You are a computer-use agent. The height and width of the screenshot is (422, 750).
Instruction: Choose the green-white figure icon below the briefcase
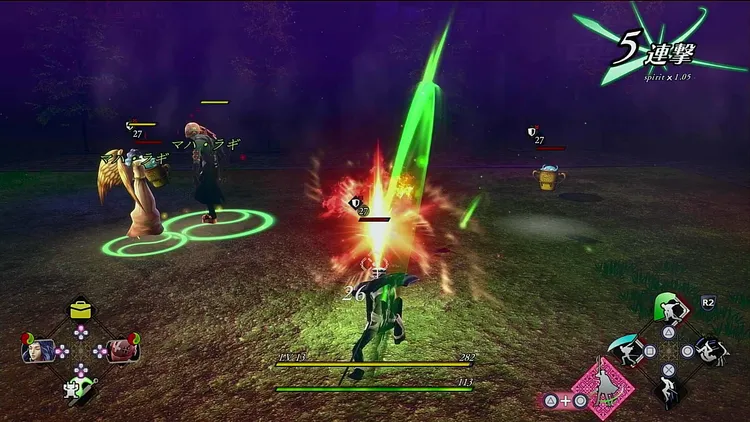tap(78, 388)
